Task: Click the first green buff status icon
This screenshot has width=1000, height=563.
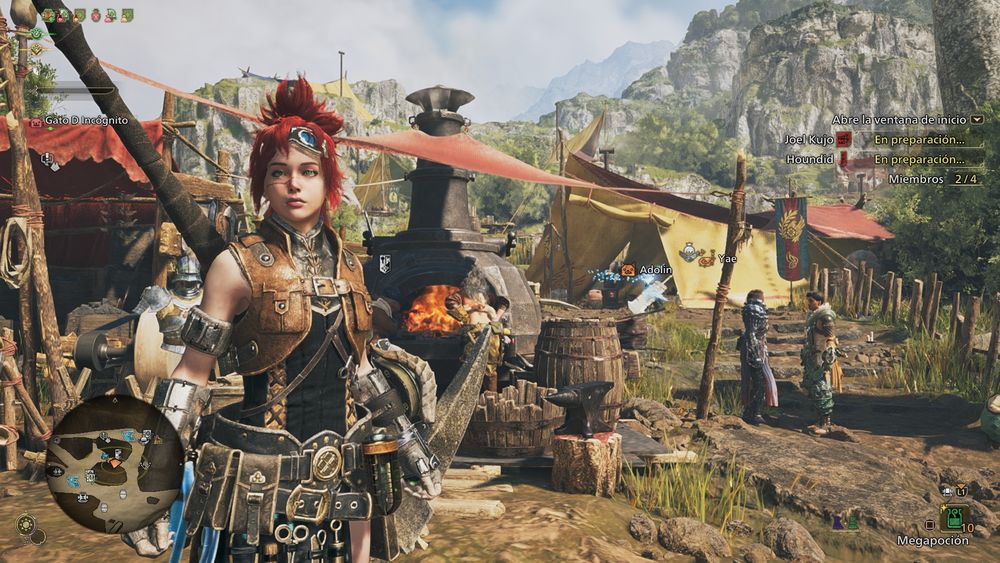Action: pyautogui.click(x=49, y=15)
